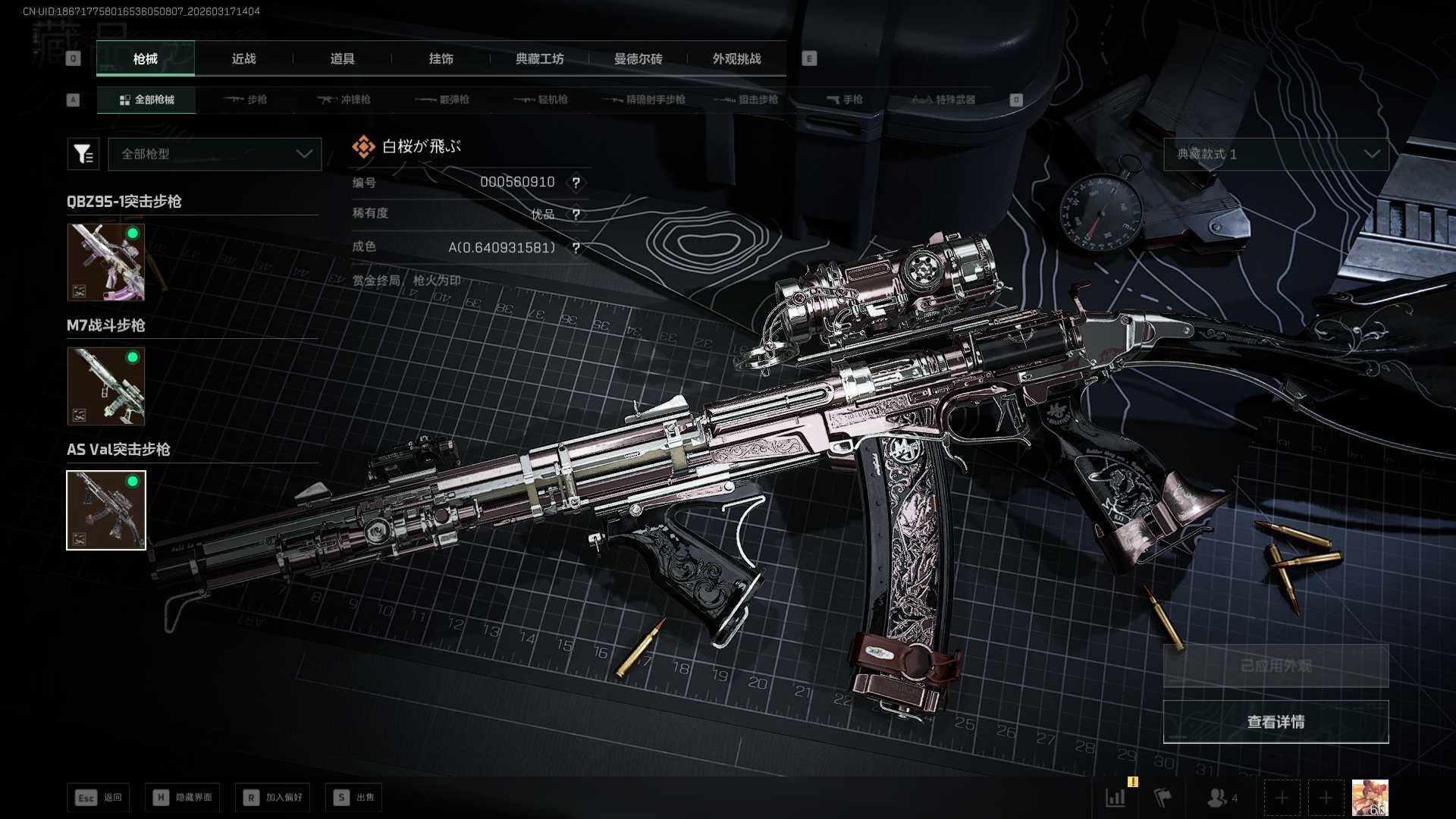Select the 挂饰 charms tab
The width and height of the screenshot is (1456, 819).
pos(441,58)
